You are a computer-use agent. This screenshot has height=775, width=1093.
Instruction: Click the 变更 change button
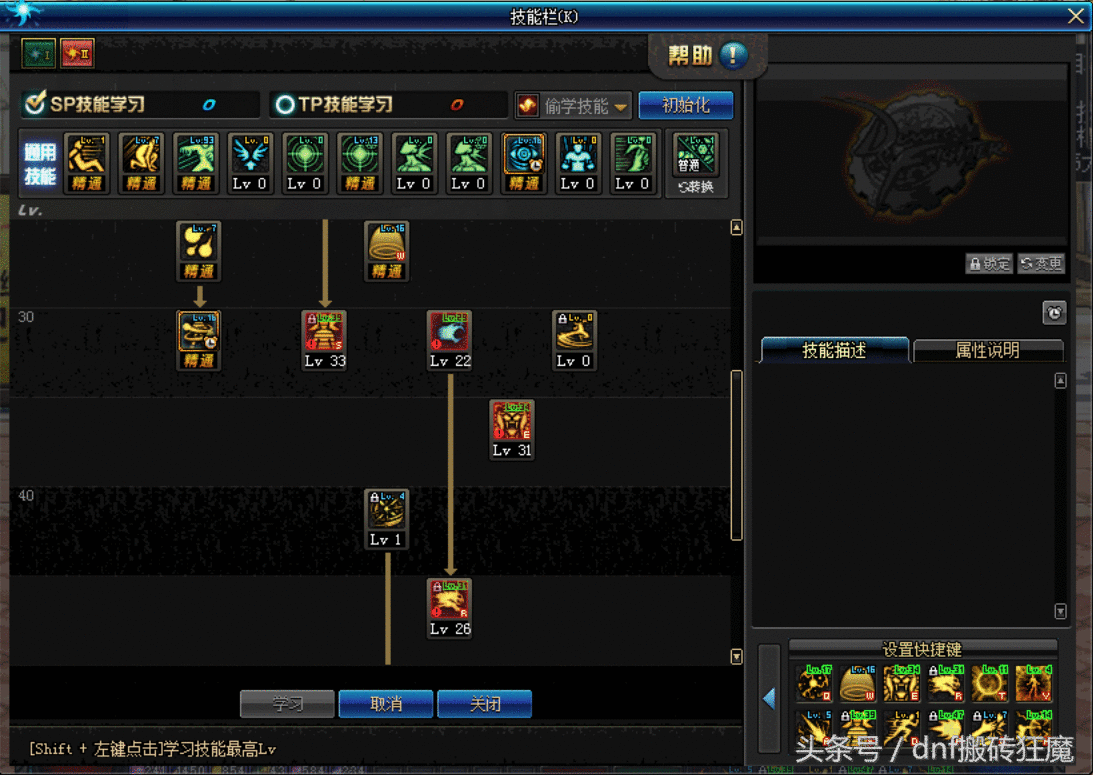(x=1041, y=264)
